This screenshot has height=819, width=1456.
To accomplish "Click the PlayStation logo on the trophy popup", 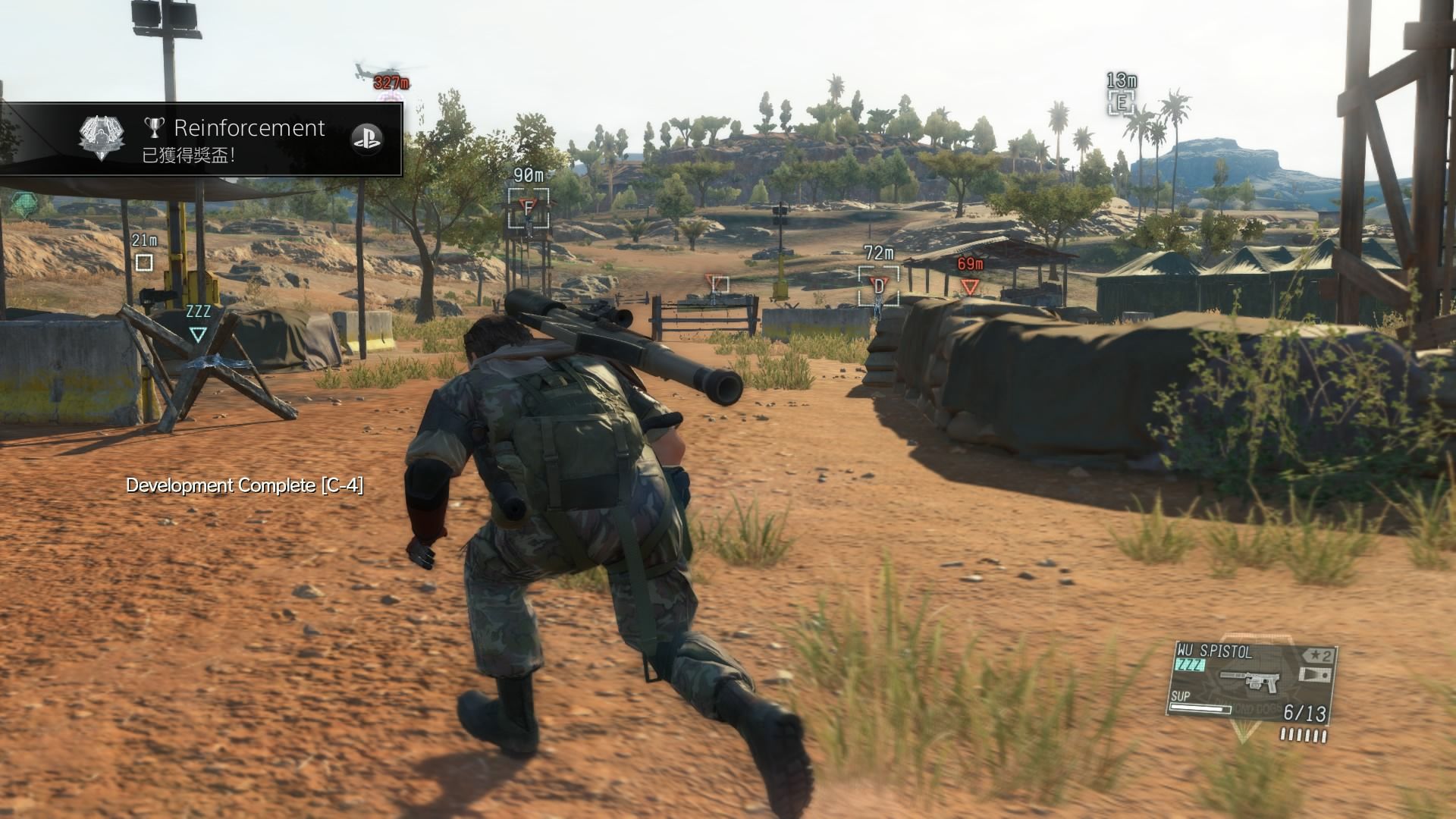I will (x=367, y=139).
